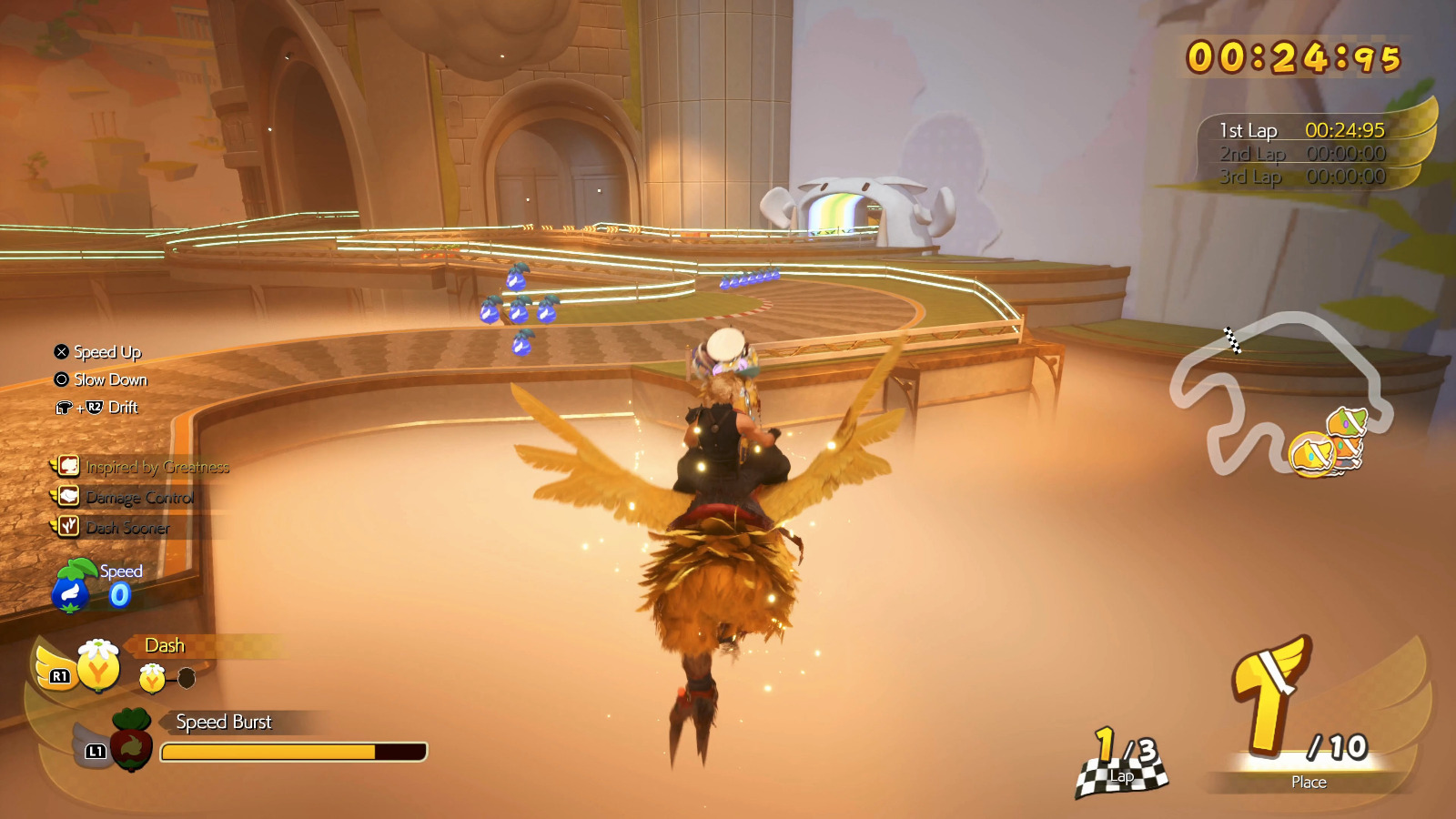Click the Speed Up control label

click(107, 352)
